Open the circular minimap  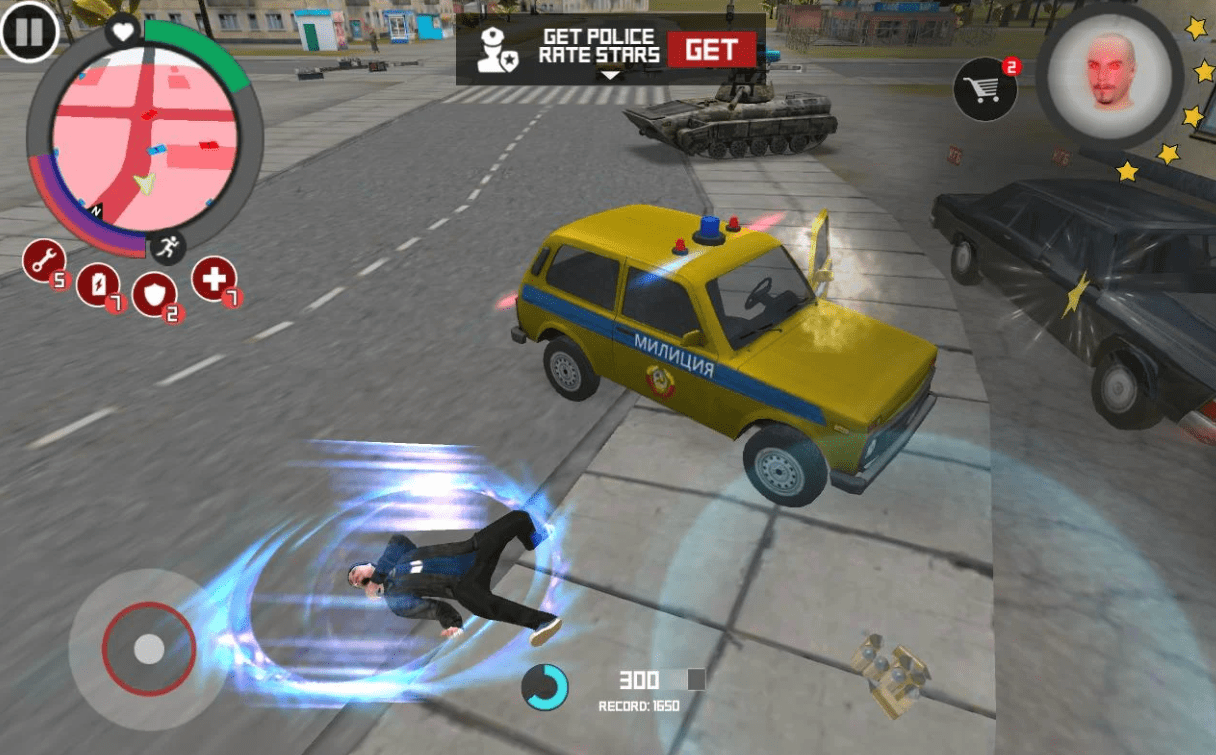pos(145,139)
